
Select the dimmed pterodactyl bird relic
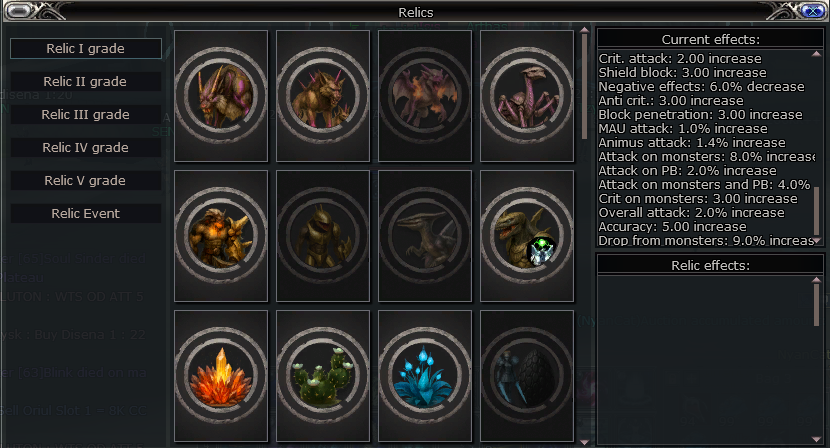point(425,236)
